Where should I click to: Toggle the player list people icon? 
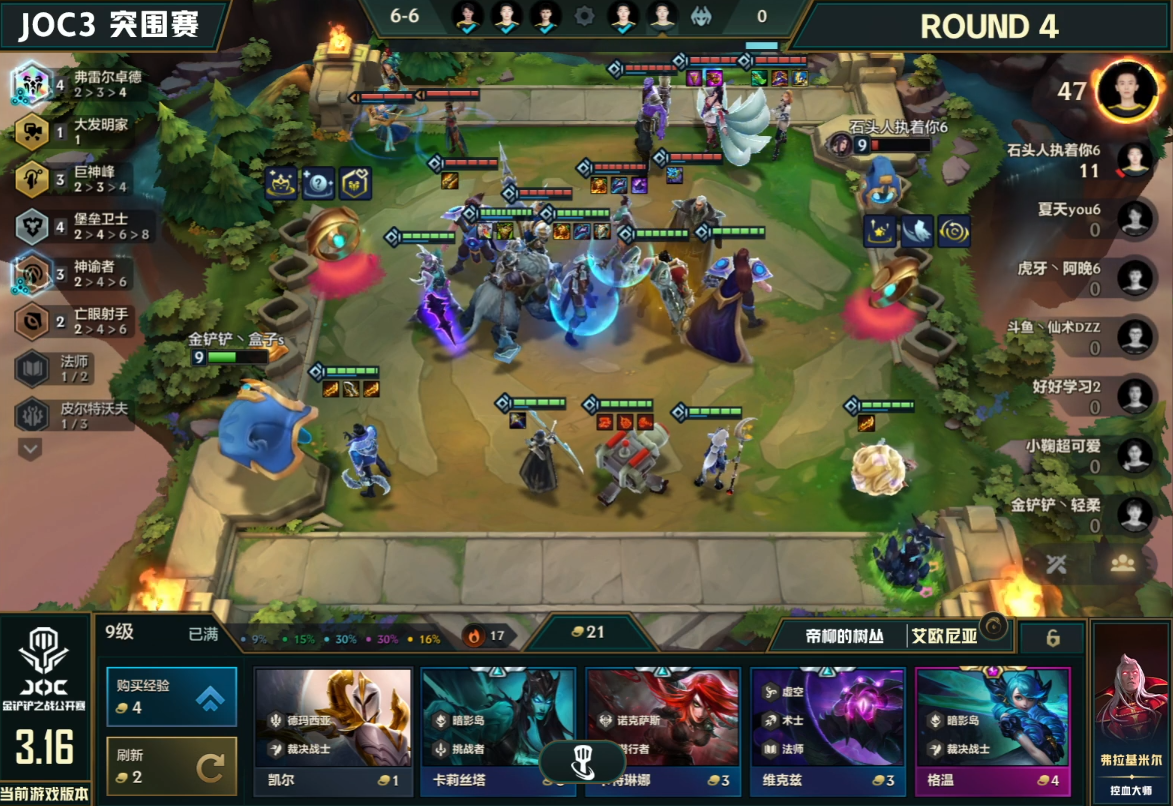tap(1122, 563)
